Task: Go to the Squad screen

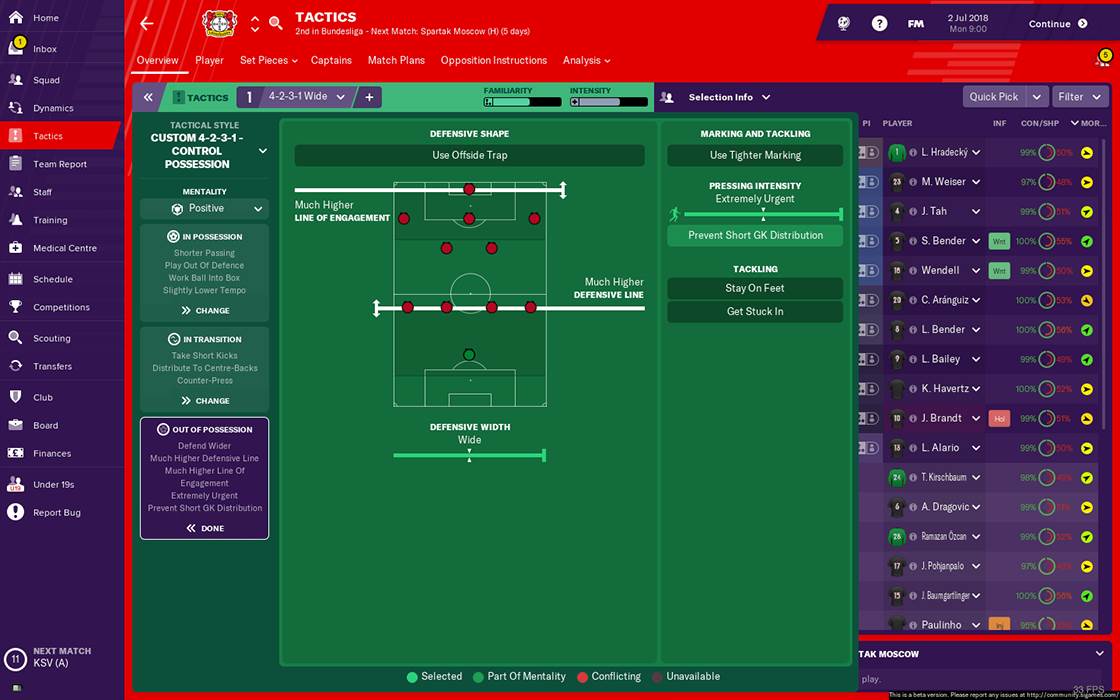Action: click(46, 80)
